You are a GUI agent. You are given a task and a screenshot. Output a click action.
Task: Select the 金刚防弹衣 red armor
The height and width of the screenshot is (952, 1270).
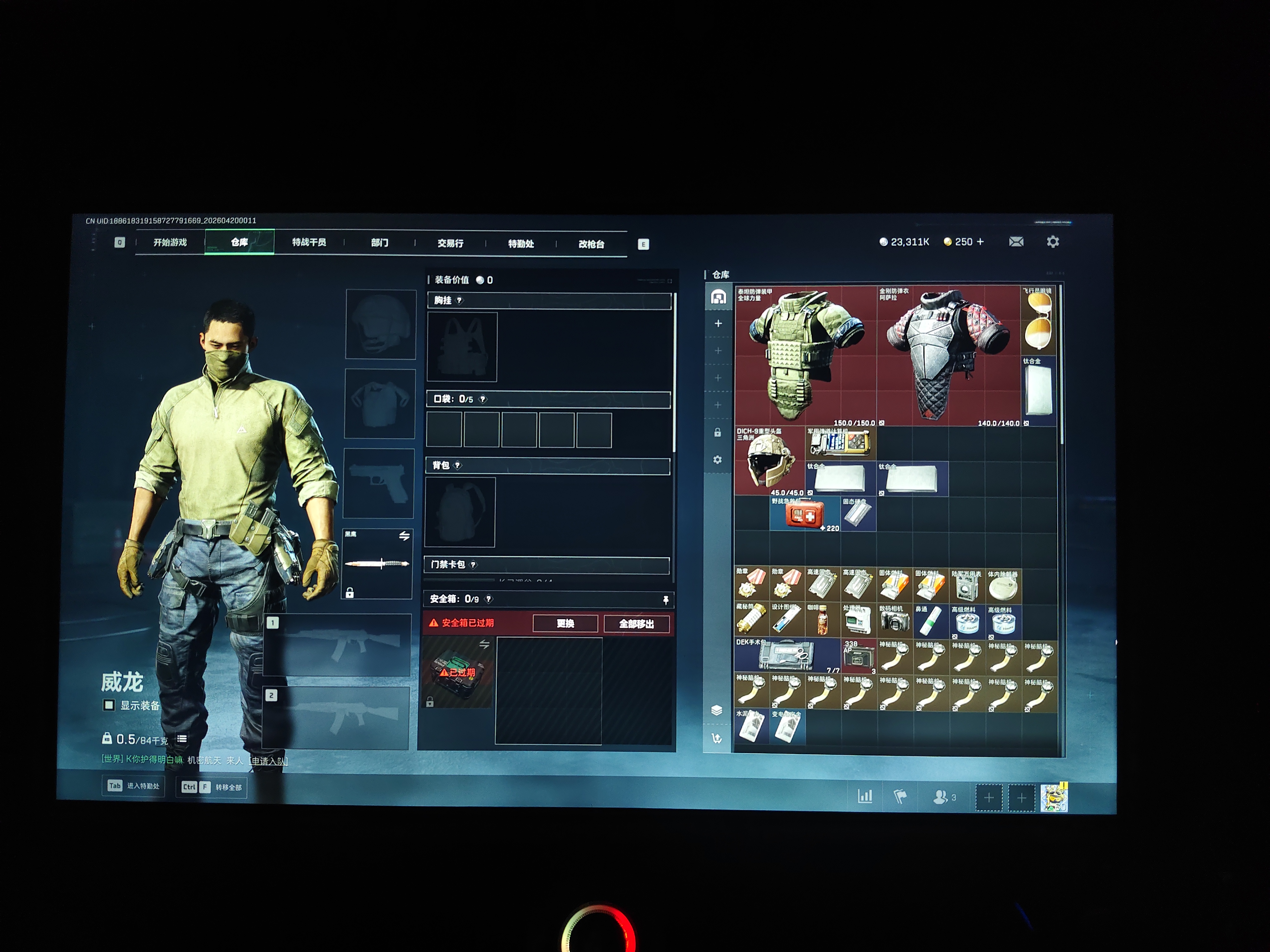[947, 356]
